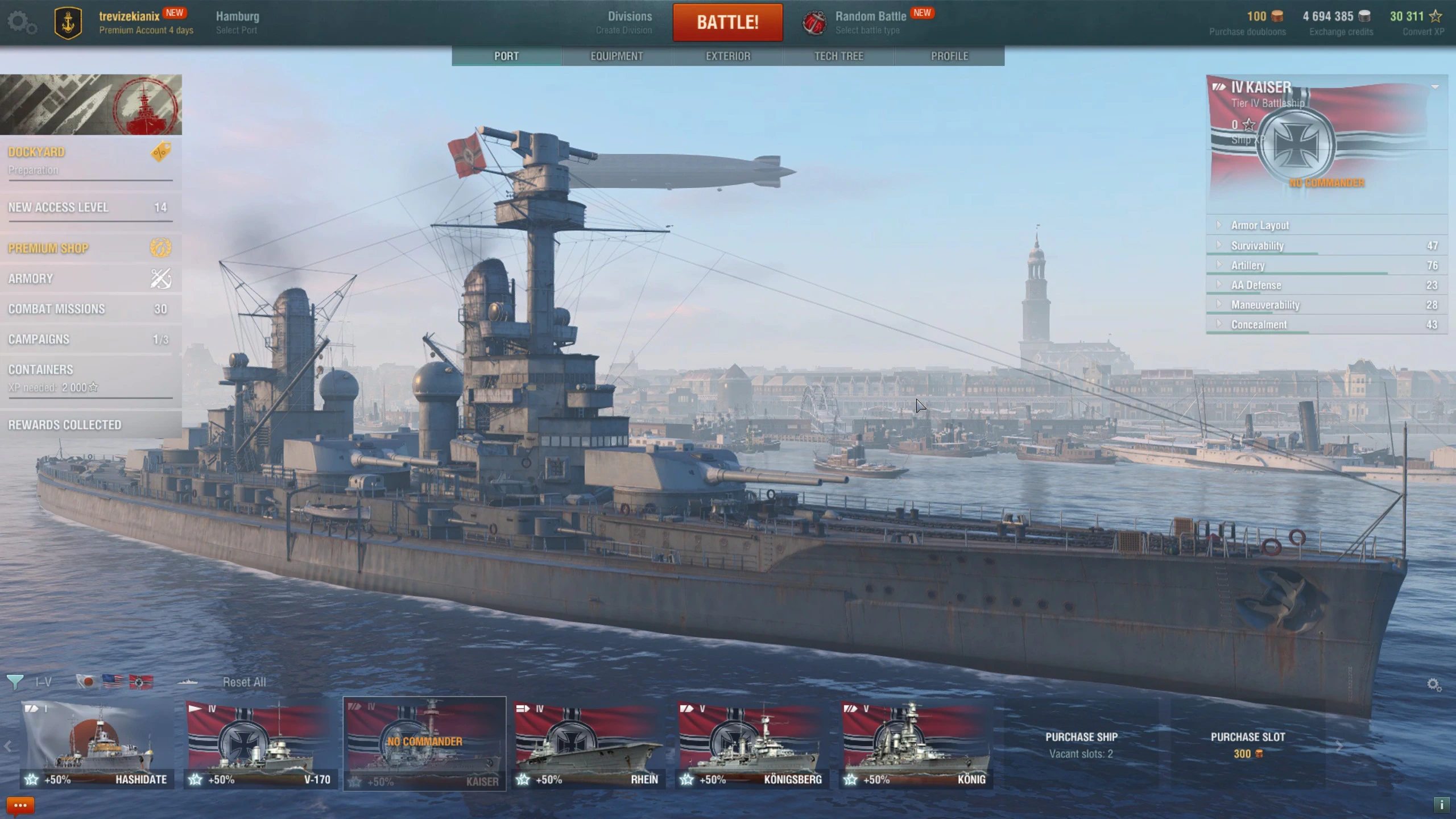
Task: Open the chat button in bottom-left corner
Action: pyautogui.click(x=20, y=805)
